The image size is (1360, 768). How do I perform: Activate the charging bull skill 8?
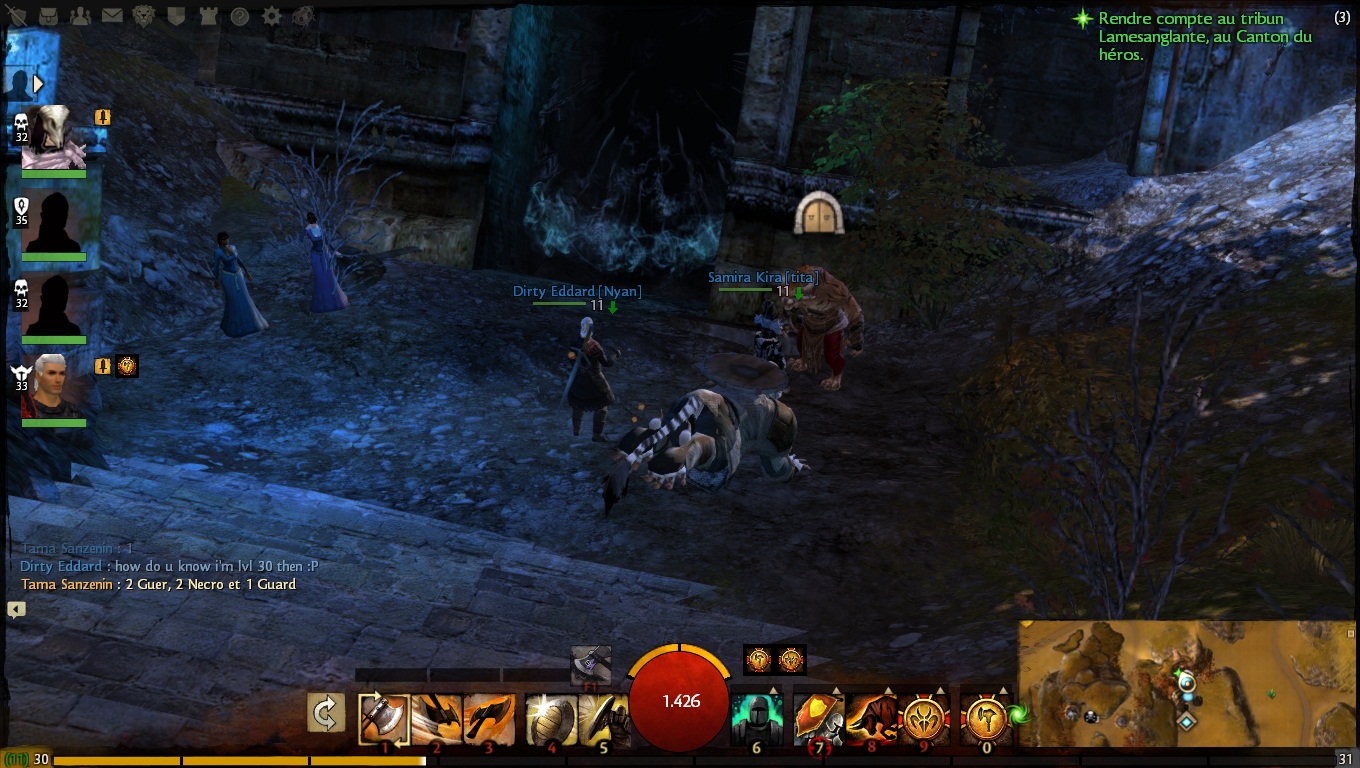point(870,719)
